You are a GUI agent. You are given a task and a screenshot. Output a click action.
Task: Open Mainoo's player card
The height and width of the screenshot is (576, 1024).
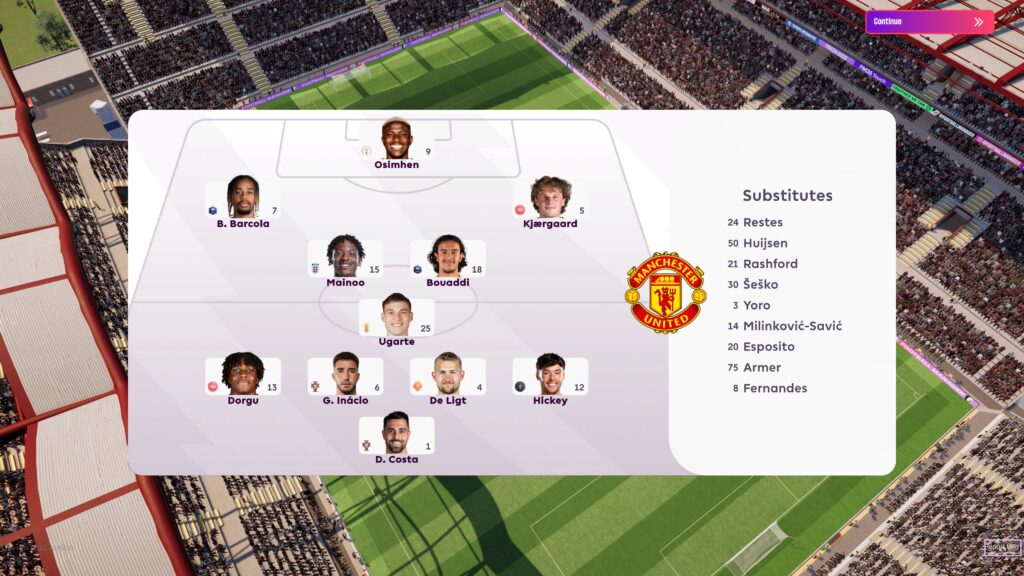pyautogui.click(x=345, y=258)
